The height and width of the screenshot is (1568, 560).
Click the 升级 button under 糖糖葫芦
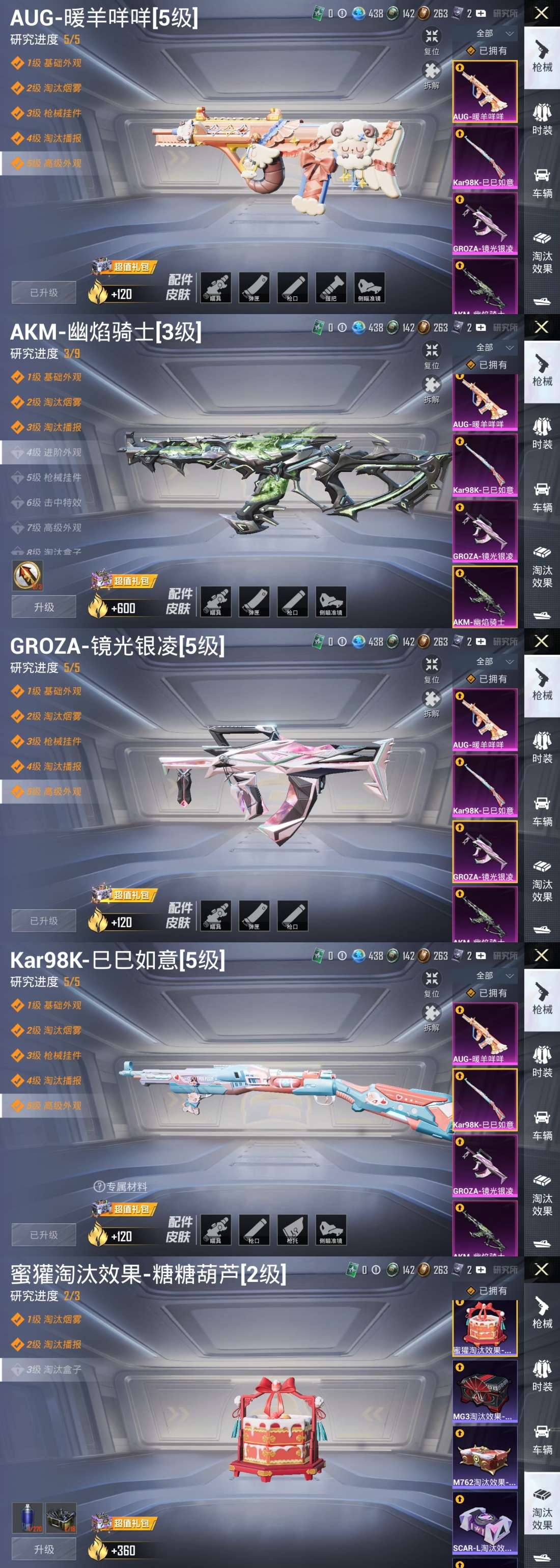point(44,1549)
